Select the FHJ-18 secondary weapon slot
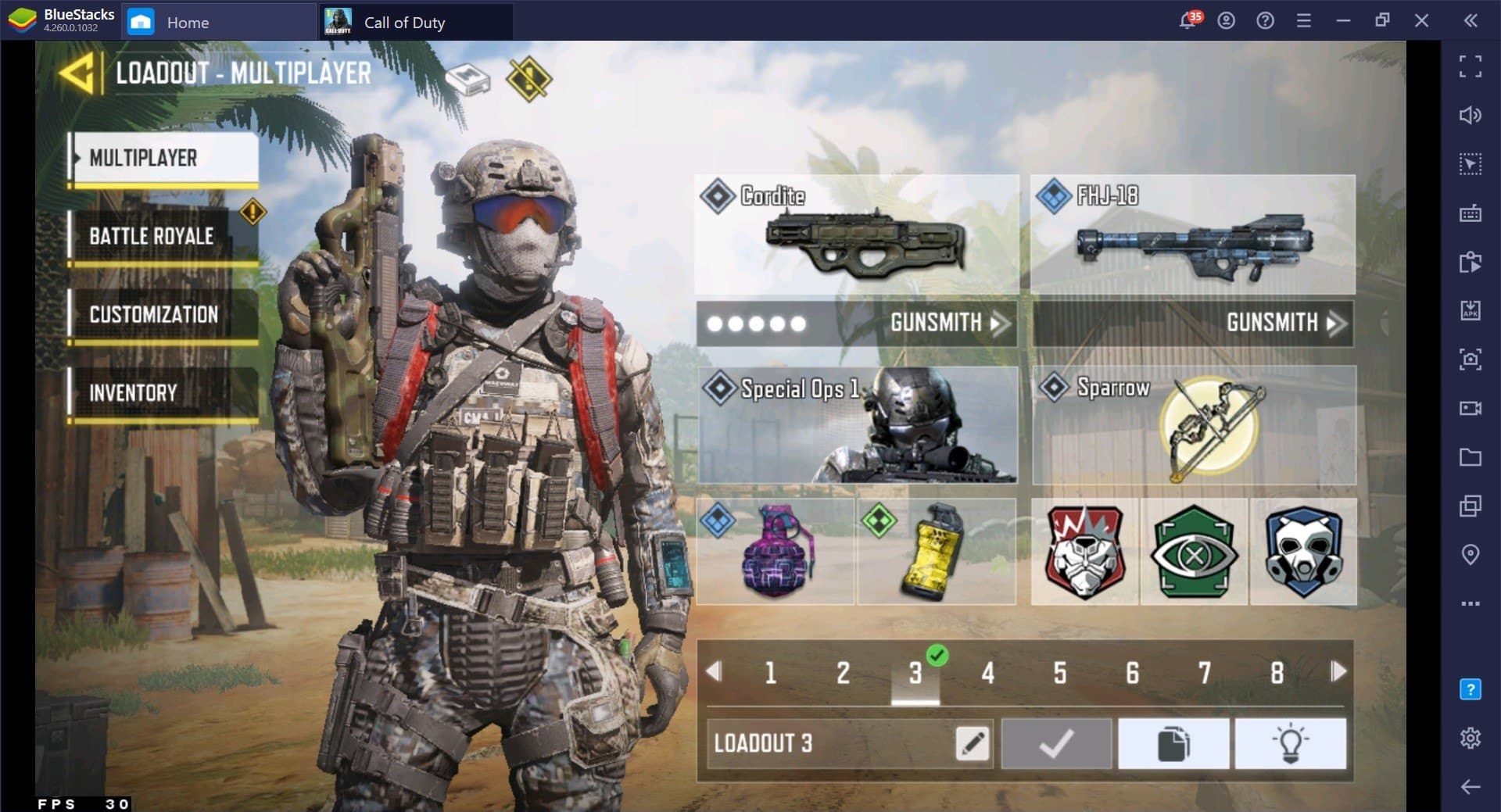The width and height of the screenshot is (1501, 812). (x=1192, y=234)
